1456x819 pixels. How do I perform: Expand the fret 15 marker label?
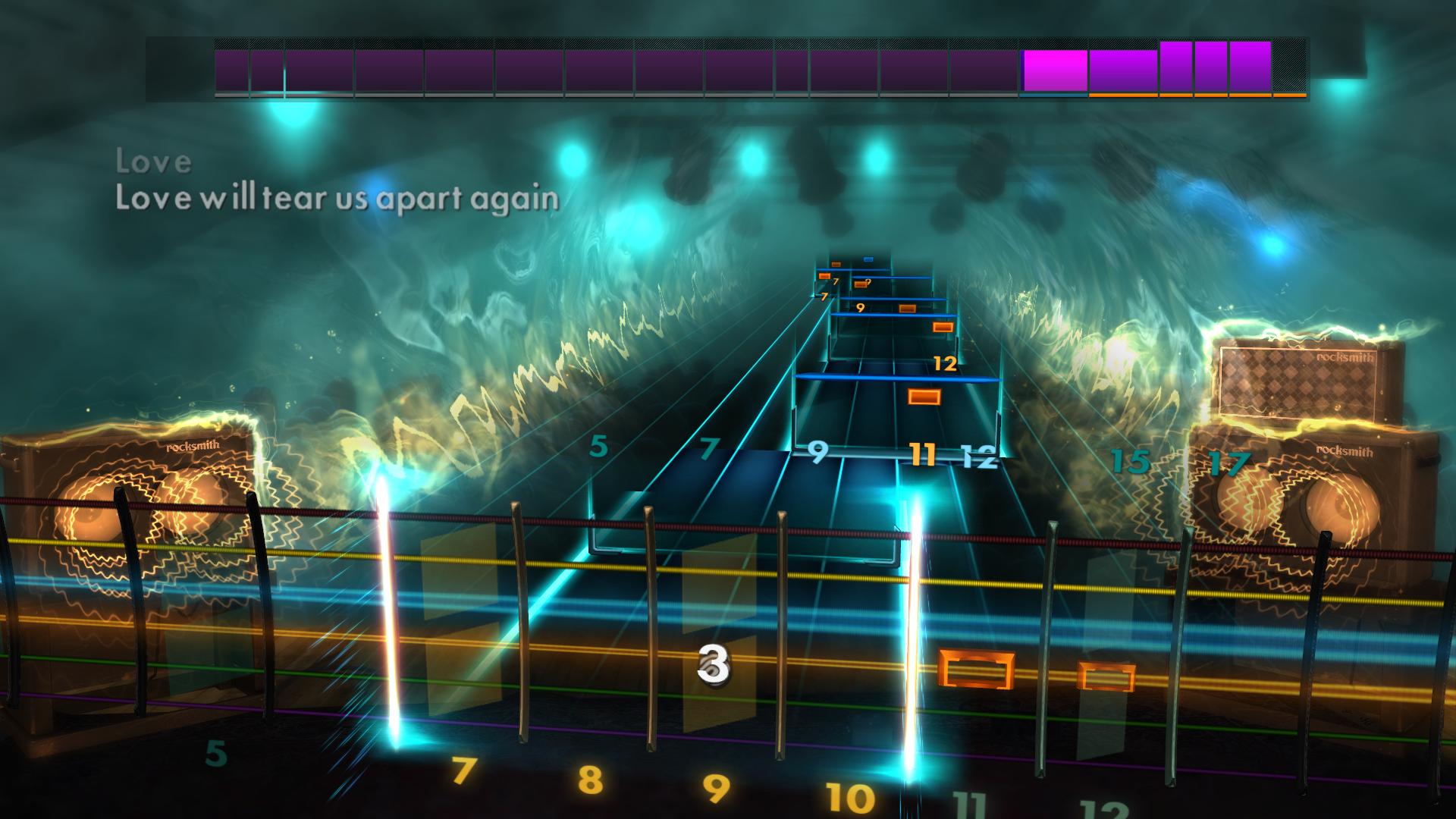(1129, 459)
